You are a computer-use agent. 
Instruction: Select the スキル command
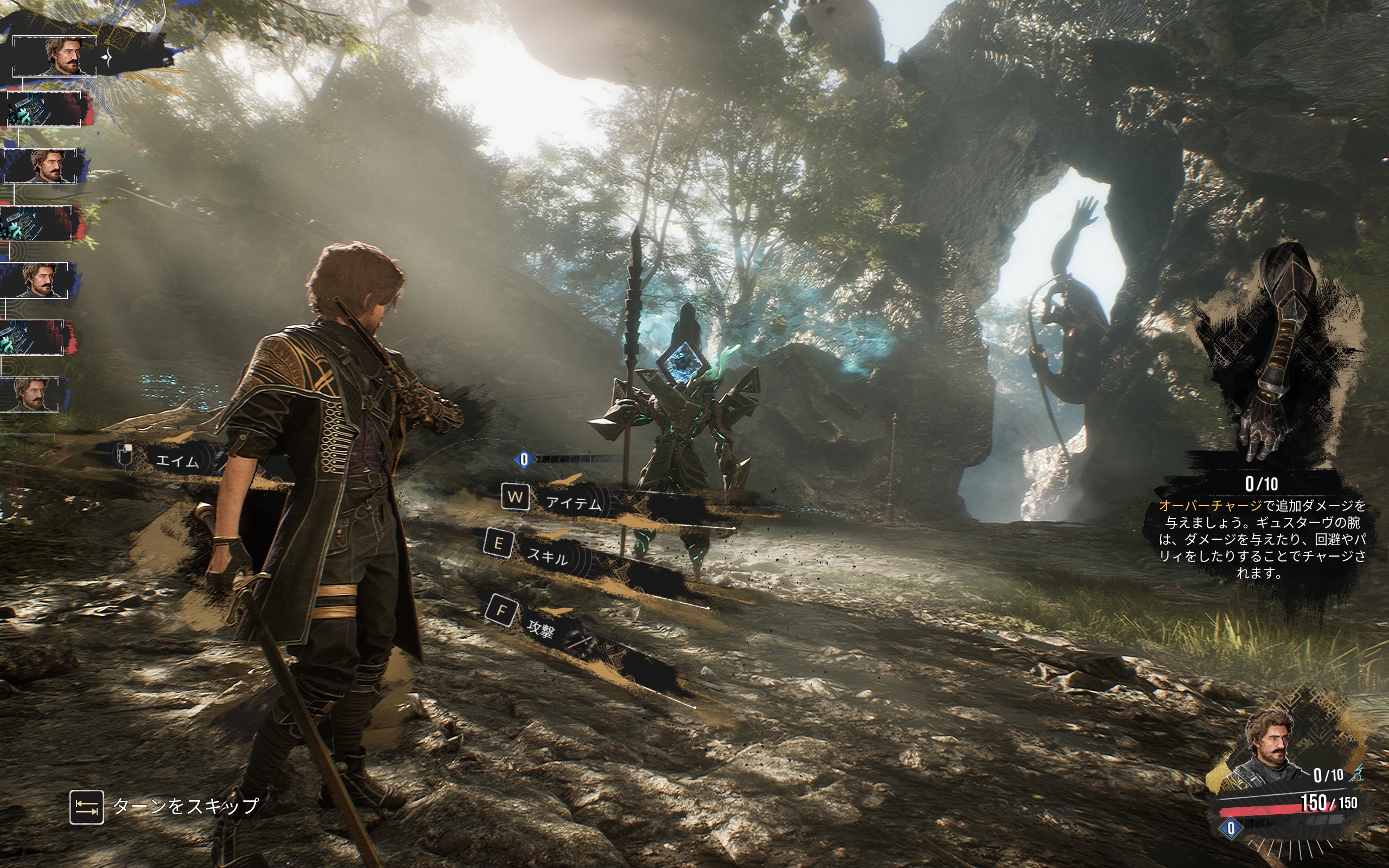point(547,554)
